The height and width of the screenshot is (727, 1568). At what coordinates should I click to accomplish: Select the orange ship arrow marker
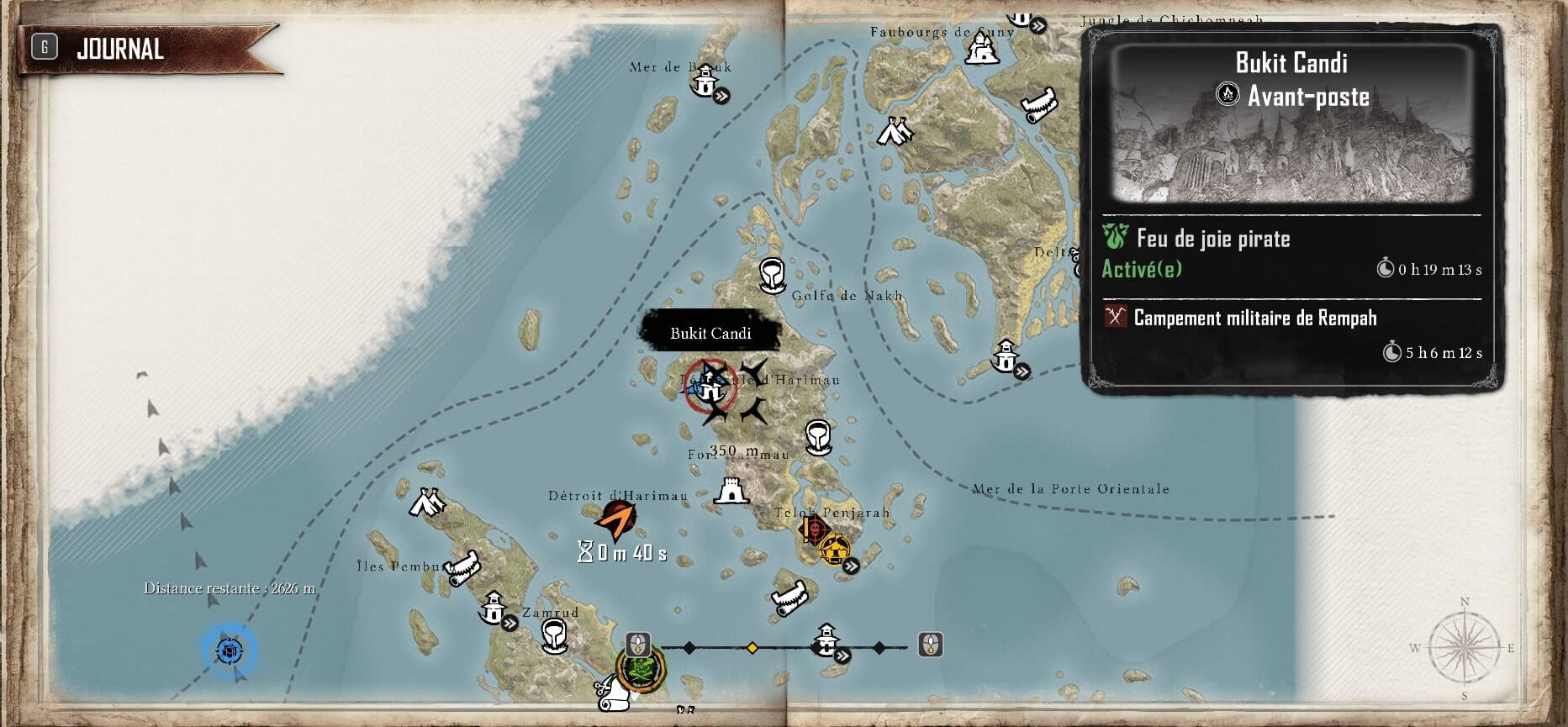tap(616, 520)
